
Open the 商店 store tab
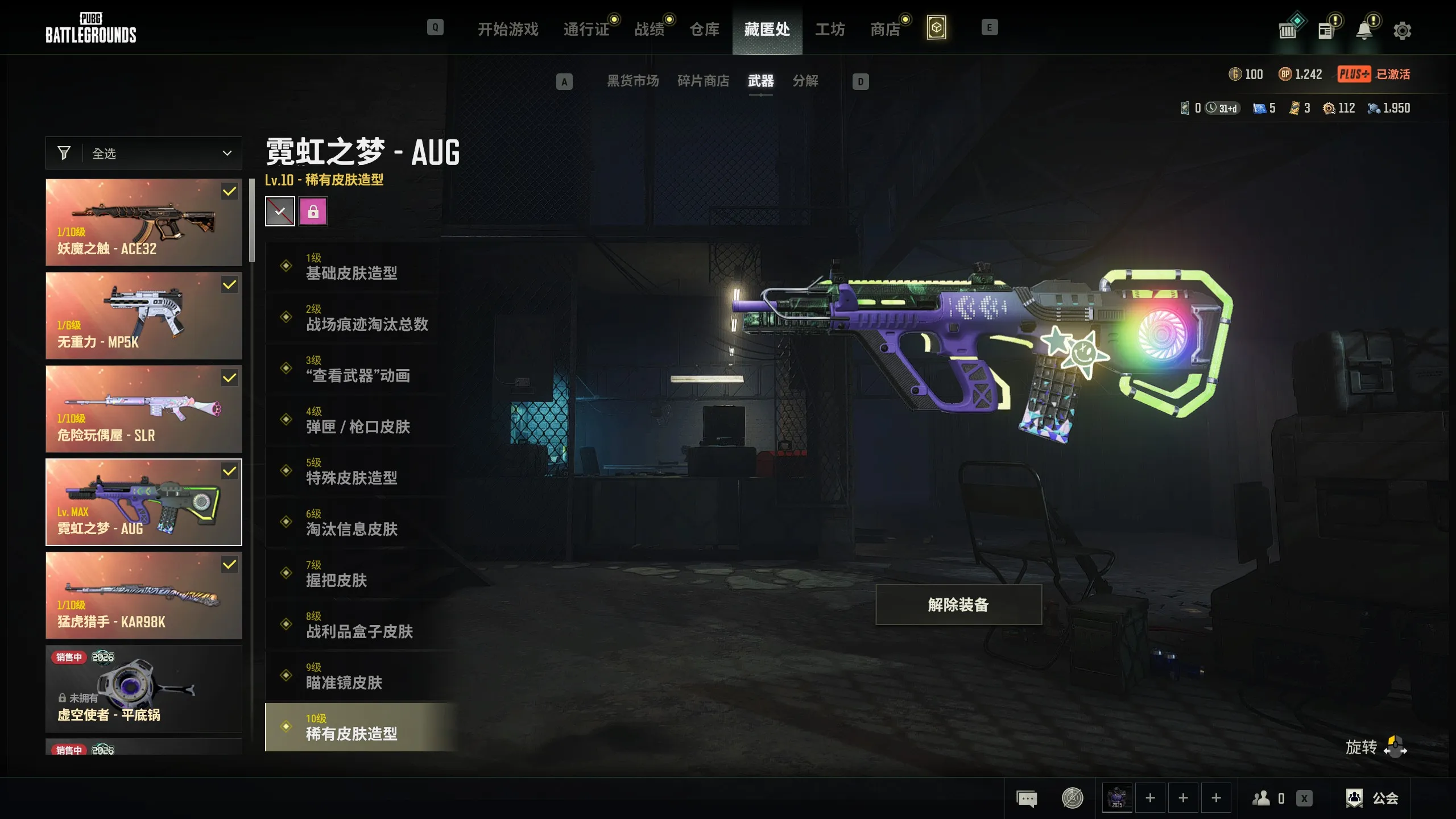pos(885,29)
